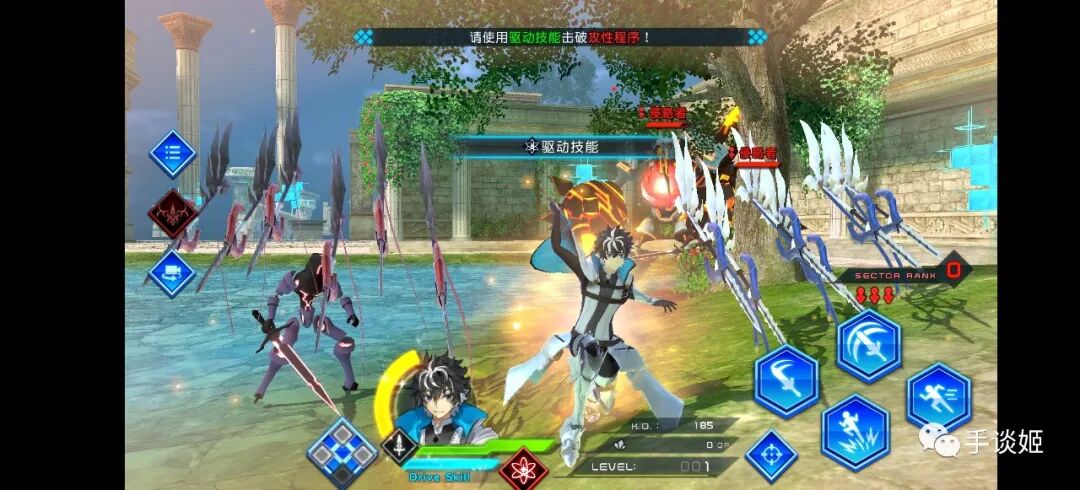Use the light sword slash attack

[x=786, y=381]
